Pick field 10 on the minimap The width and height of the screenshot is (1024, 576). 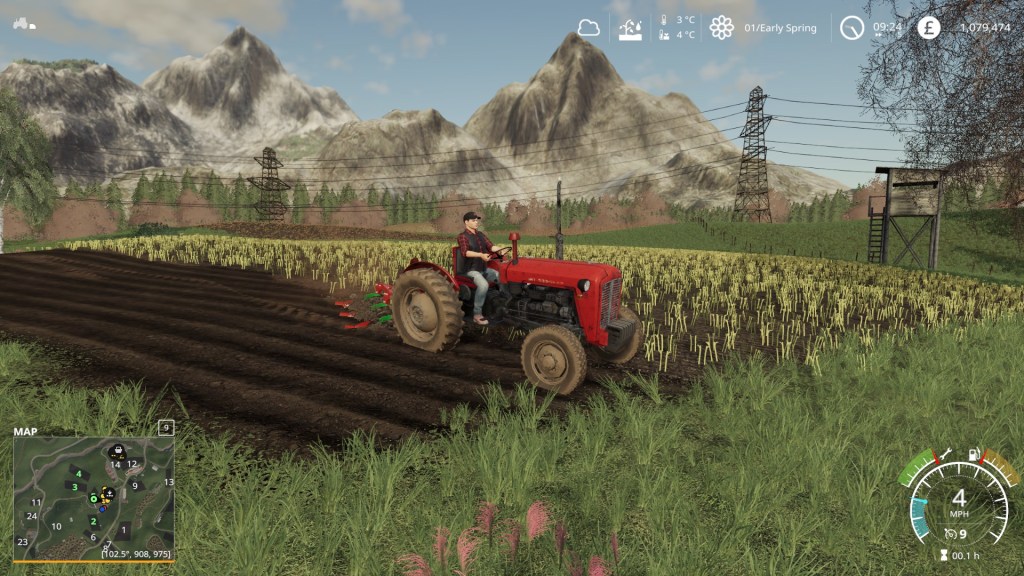(56, 526)
